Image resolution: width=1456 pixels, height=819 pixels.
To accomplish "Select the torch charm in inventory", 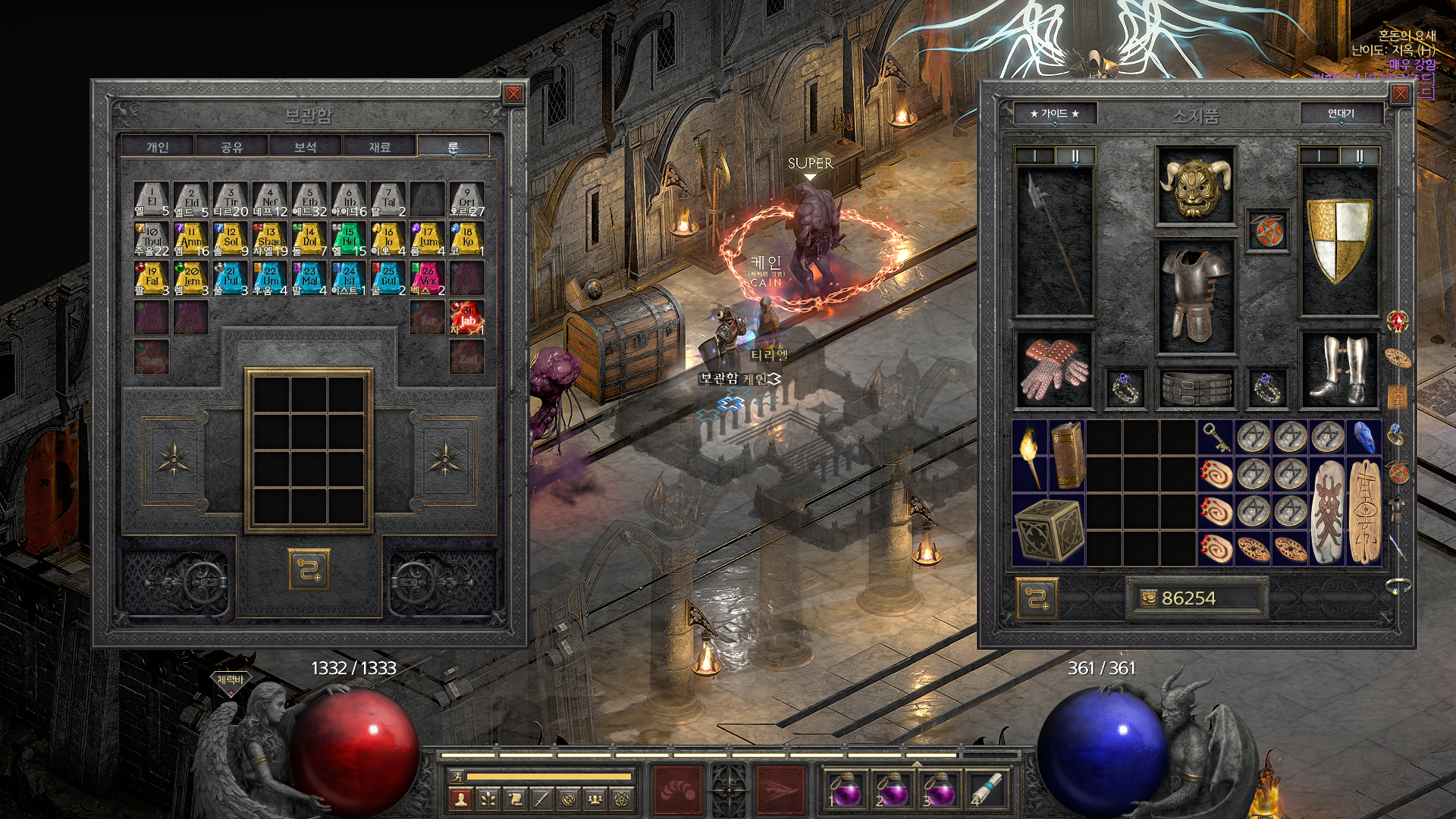I will (x=1029, y=454).
